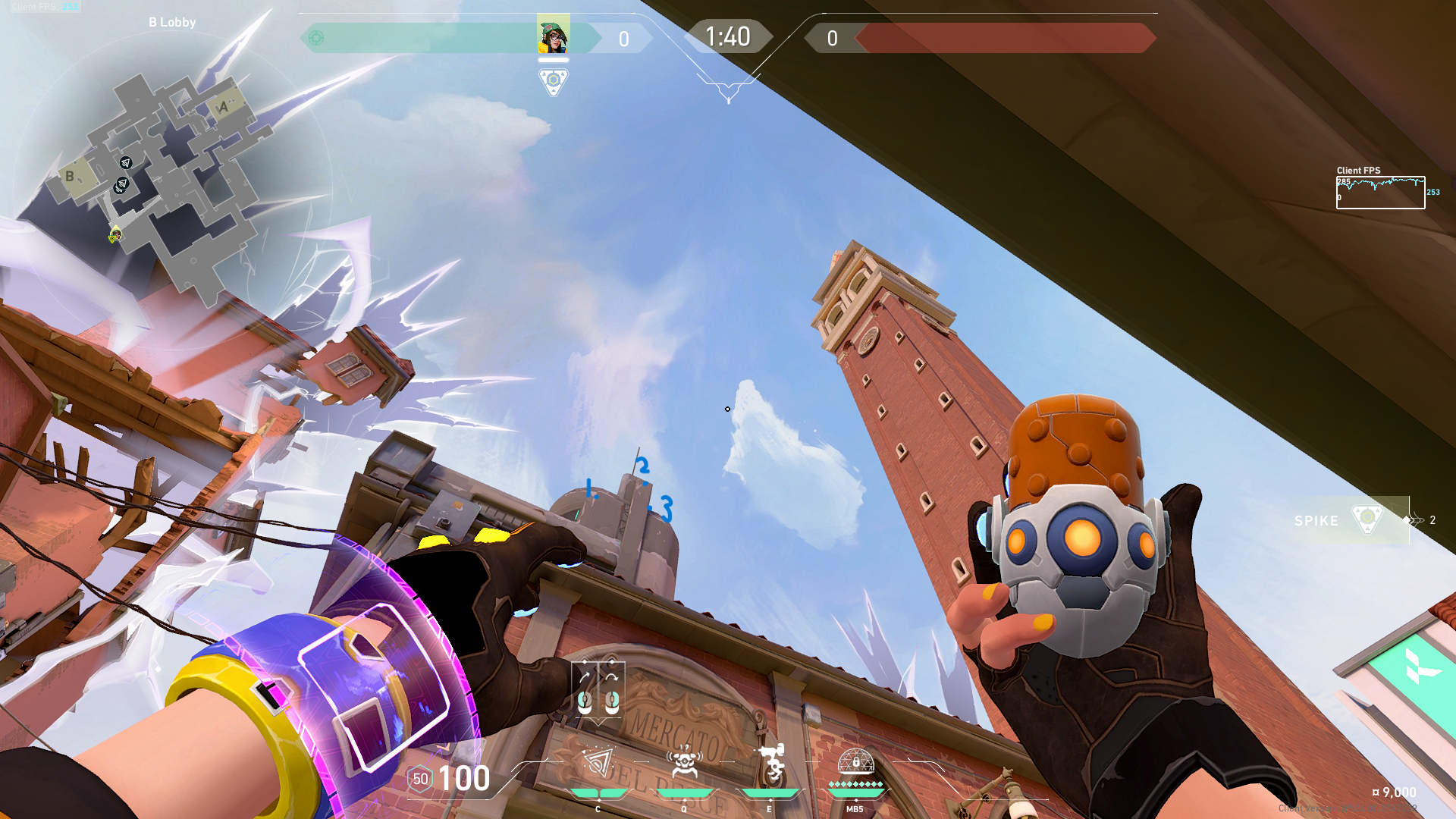Click the shield armor icon showing 50
The image size is (1456, 819).
coord(419,778)
